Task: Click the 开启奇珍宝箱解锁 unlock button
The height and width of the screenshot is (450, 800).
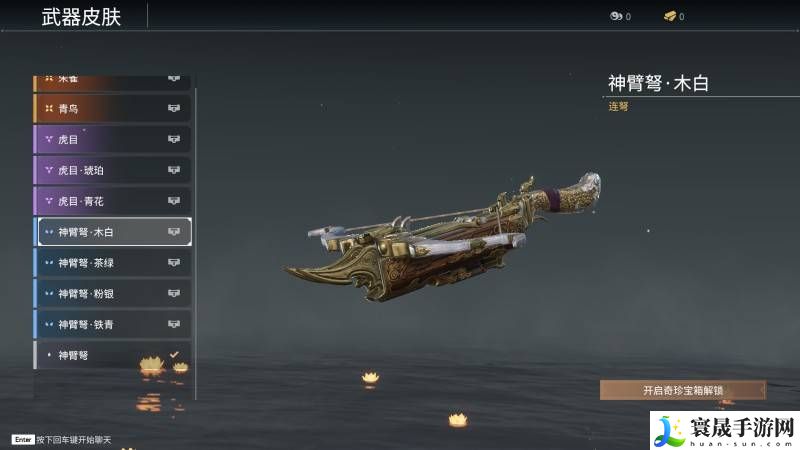Action: (683, 390)
